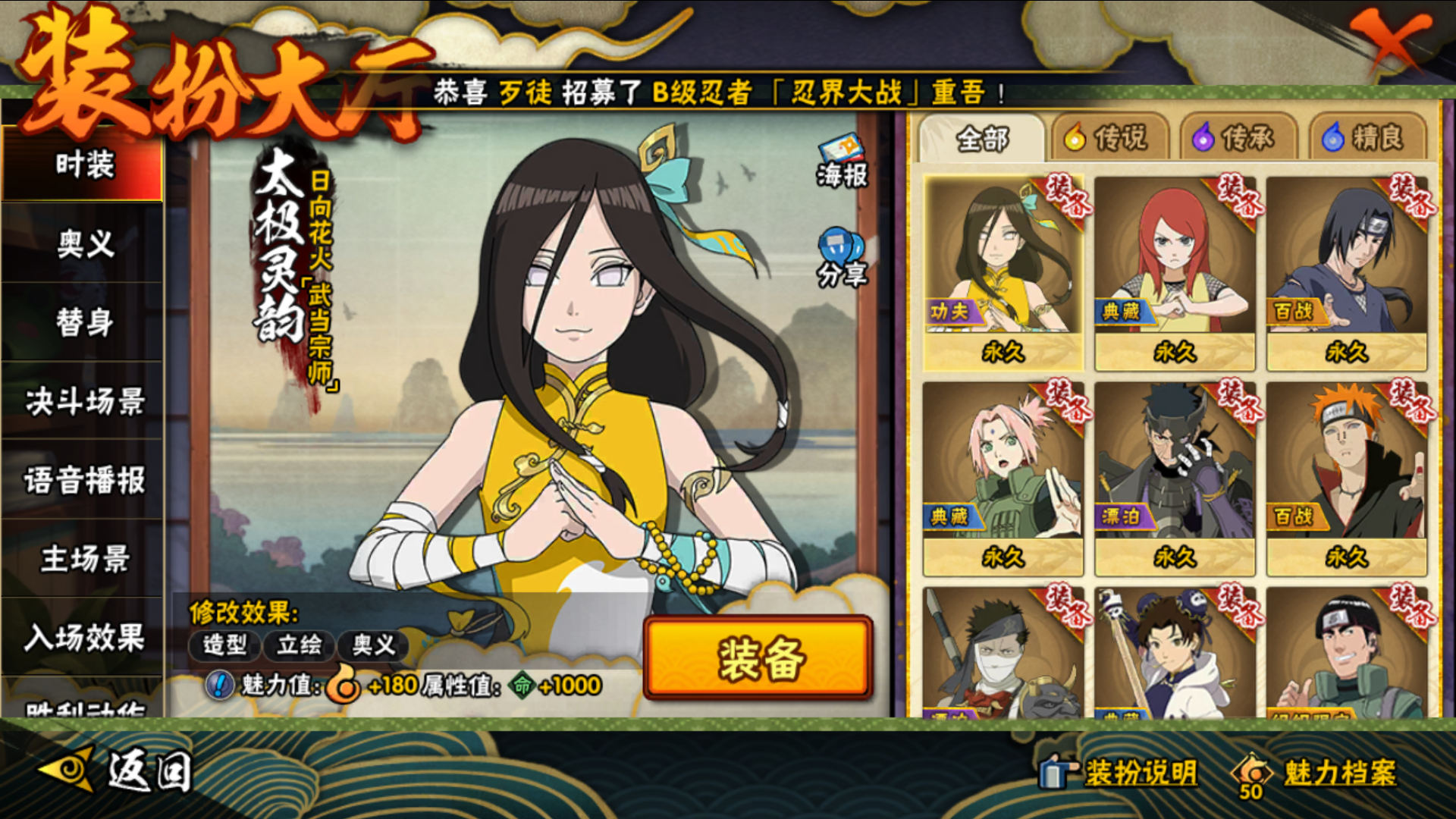Open the 装扮说明 help link
Screen dimensions: 1456x819
pyautogui.click(x=1122, y=773)
